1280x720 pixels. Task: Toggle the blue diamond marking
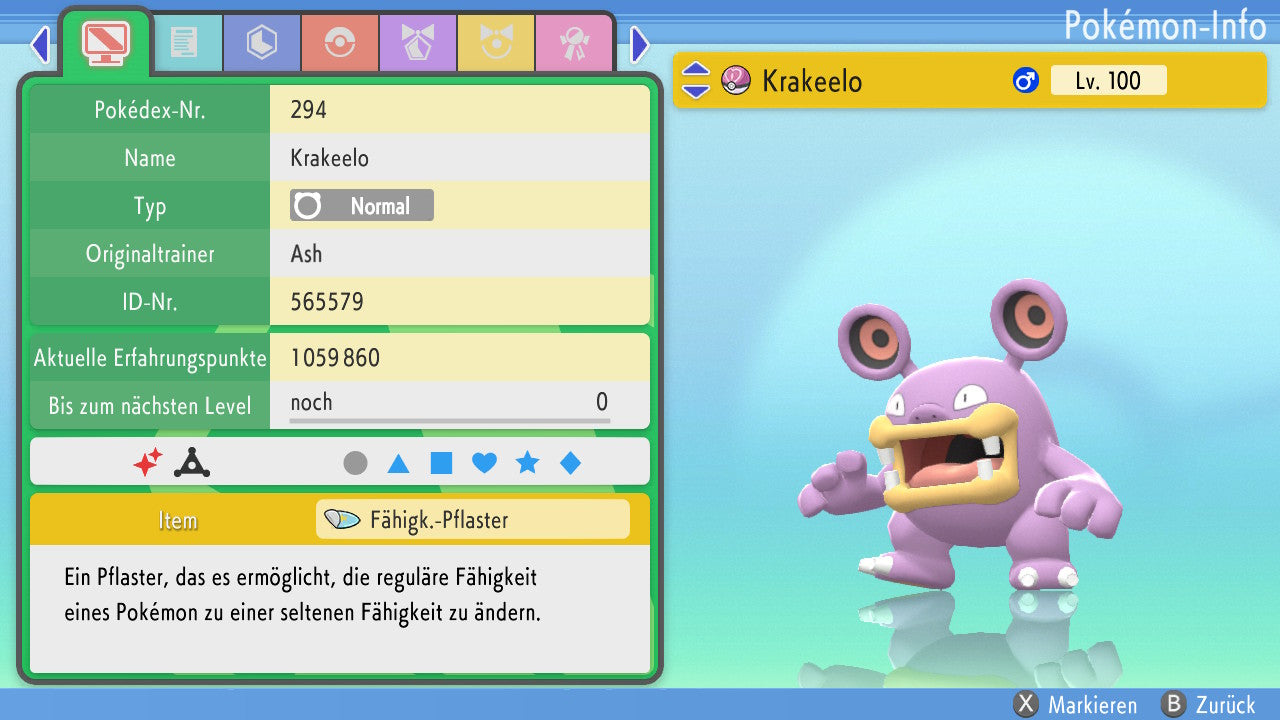click(570, 463)
